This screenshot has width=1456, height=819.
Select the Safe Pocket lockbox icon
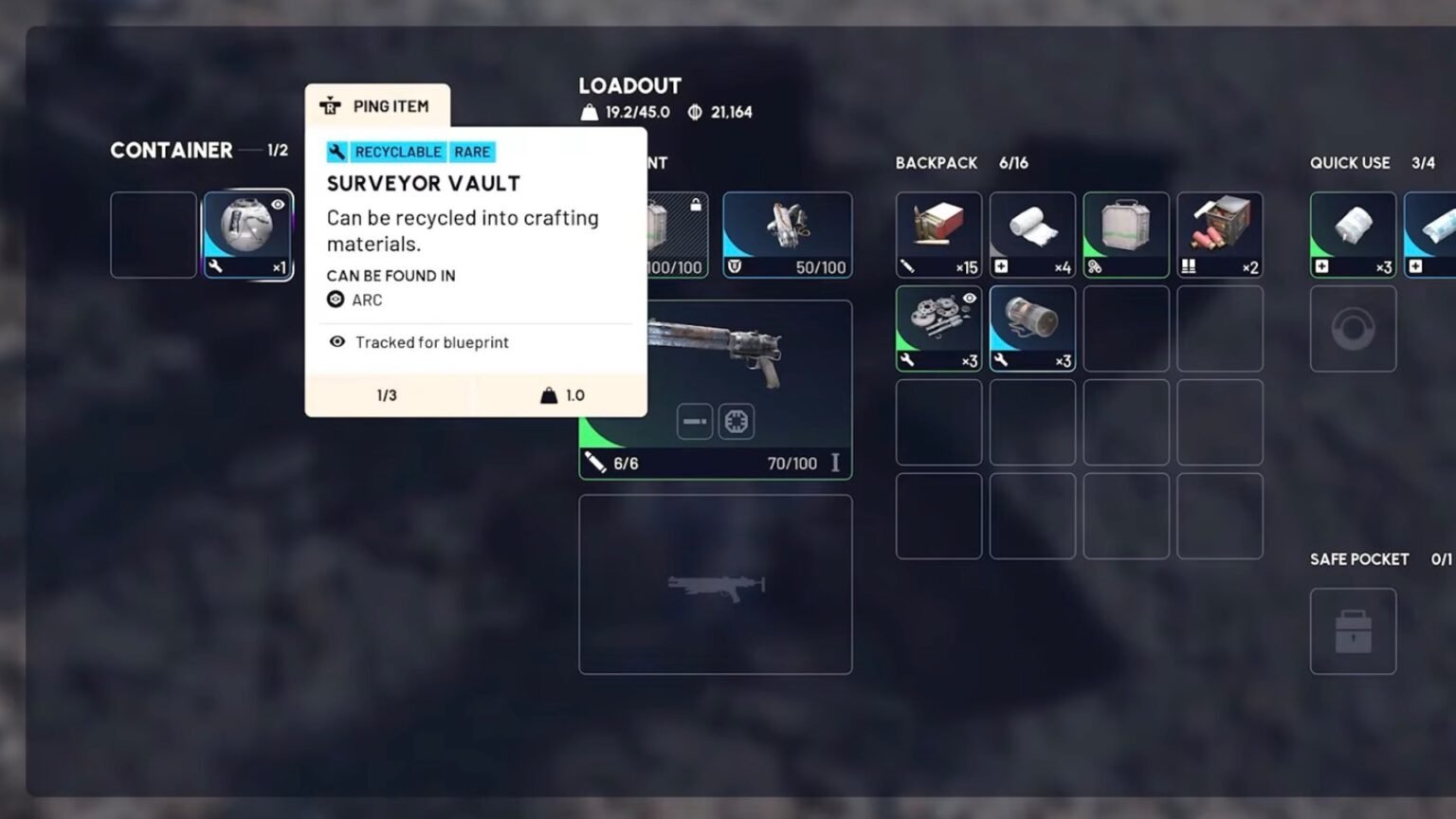click(x=1353, y=631)
